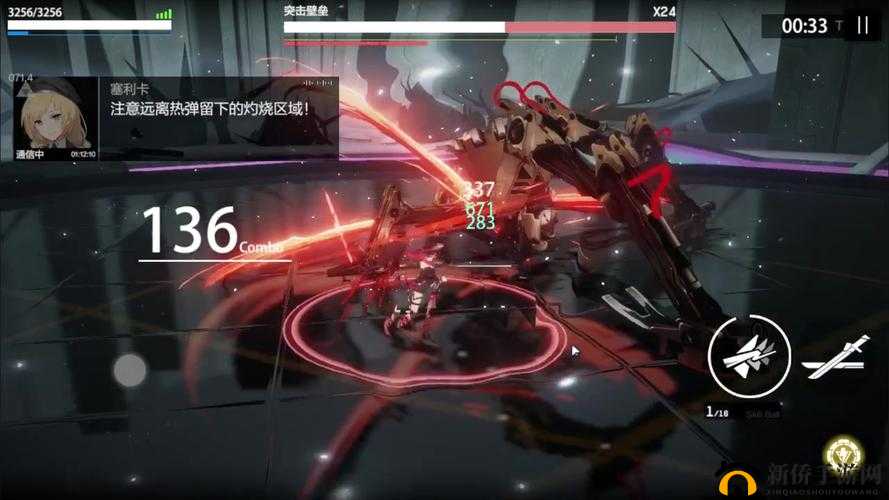
Task: Click the blonde girl communication portrait
Action: (x=55, y=118)
